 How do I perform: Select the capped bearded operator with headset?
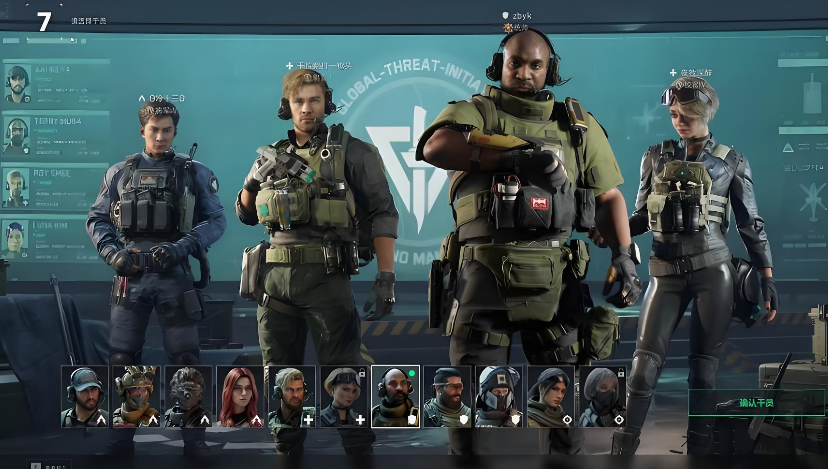84,396
